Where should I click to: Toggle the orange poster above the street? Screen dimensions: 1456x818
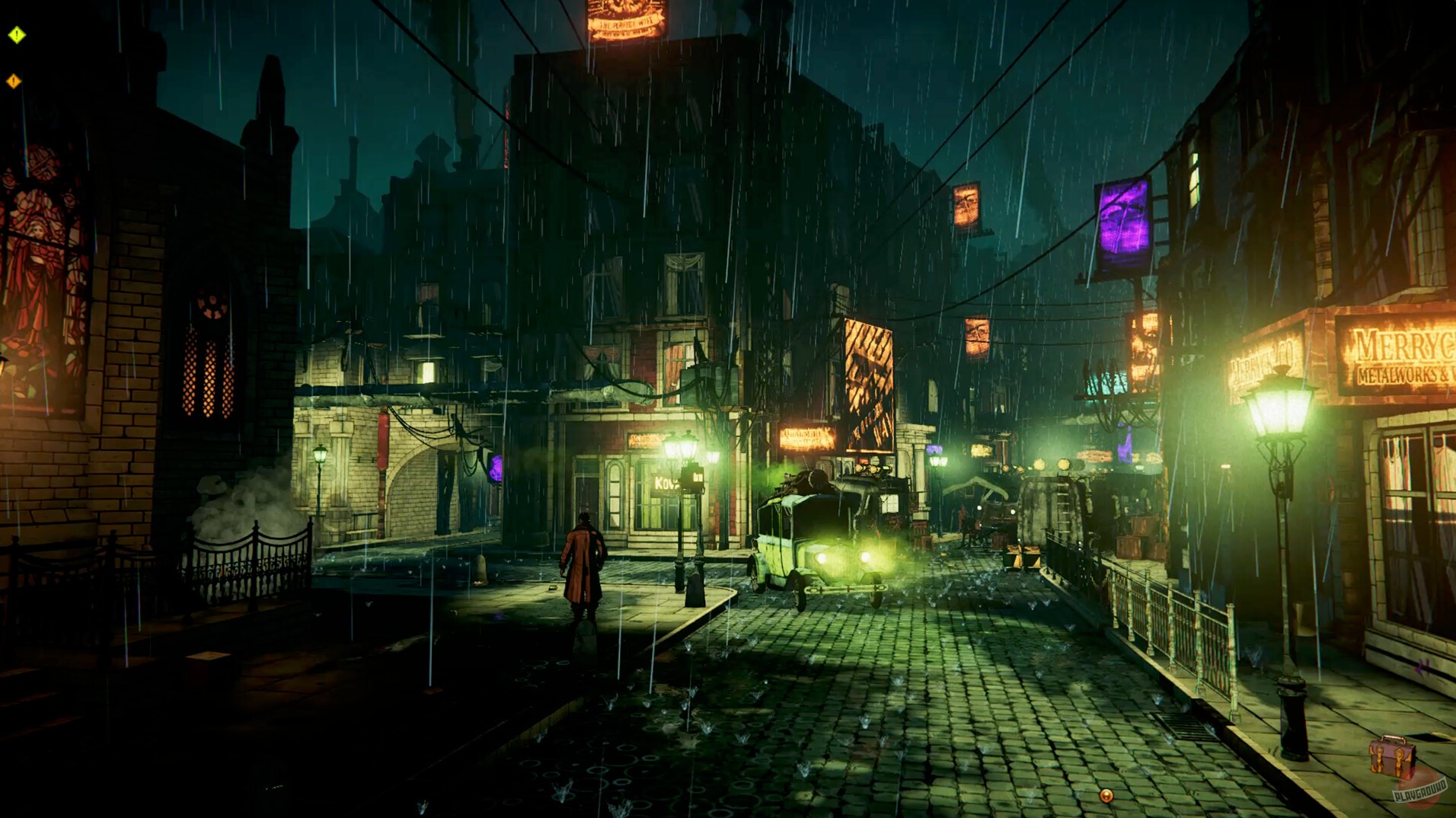pyautogui.click(x=966, y=206)
